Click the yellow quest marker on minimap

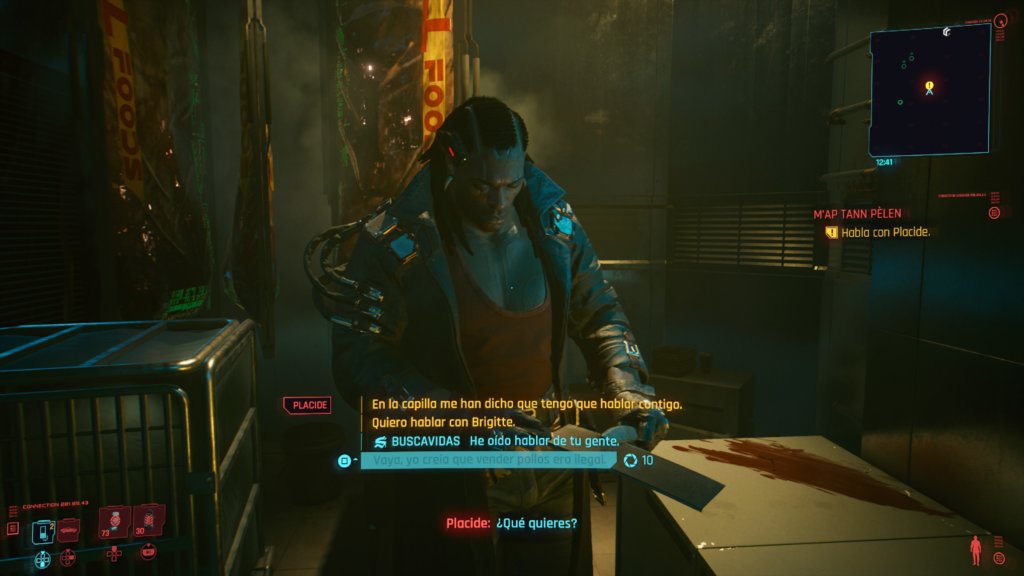[x=929, y=86]
